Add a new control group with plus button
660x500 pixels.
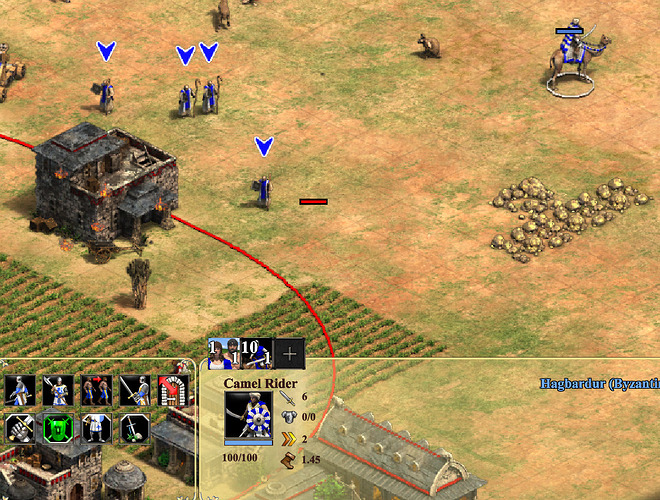click(289, 352)
